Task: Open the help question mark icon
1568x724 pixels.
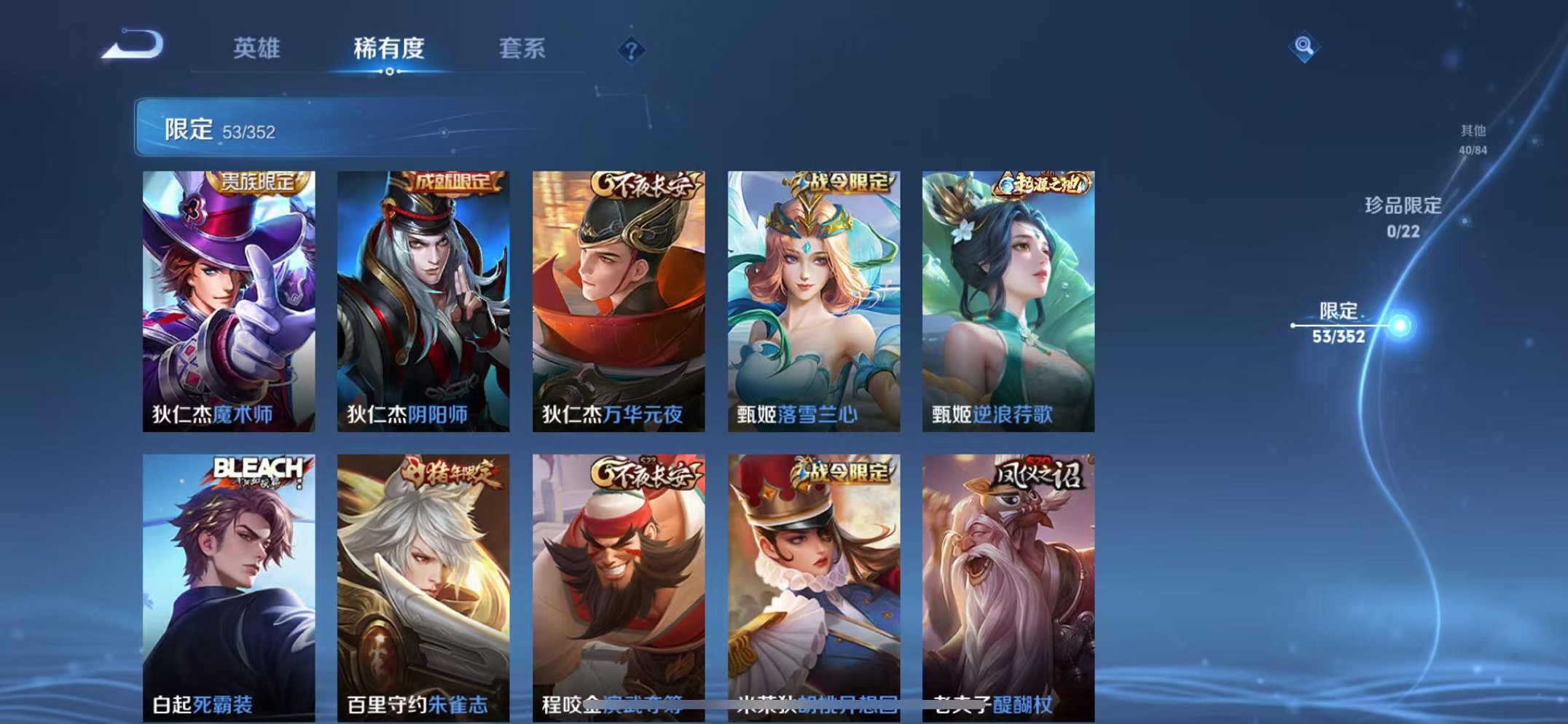Action: tap(632, 50)
